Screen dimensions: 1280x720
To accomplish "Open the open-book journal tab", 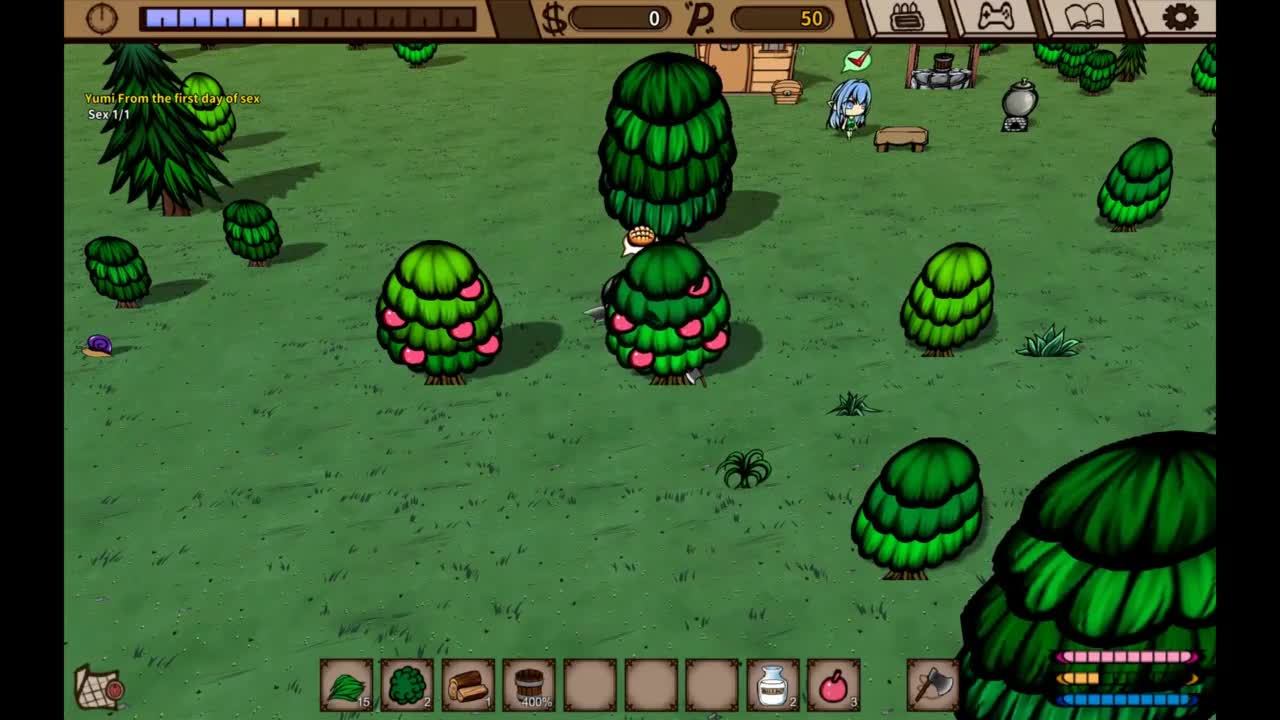I will (x=1085, y=17).
